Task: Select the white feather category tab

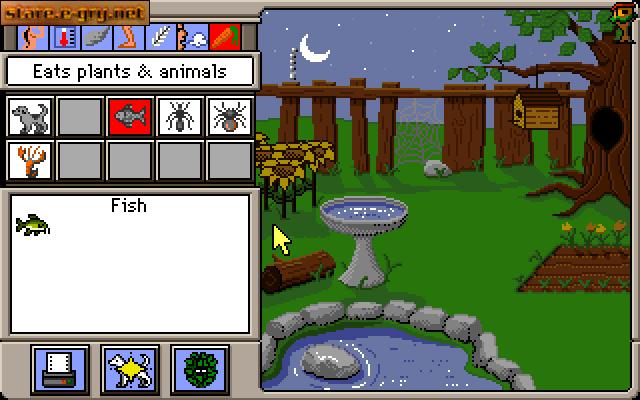Action: coord(160,38)
